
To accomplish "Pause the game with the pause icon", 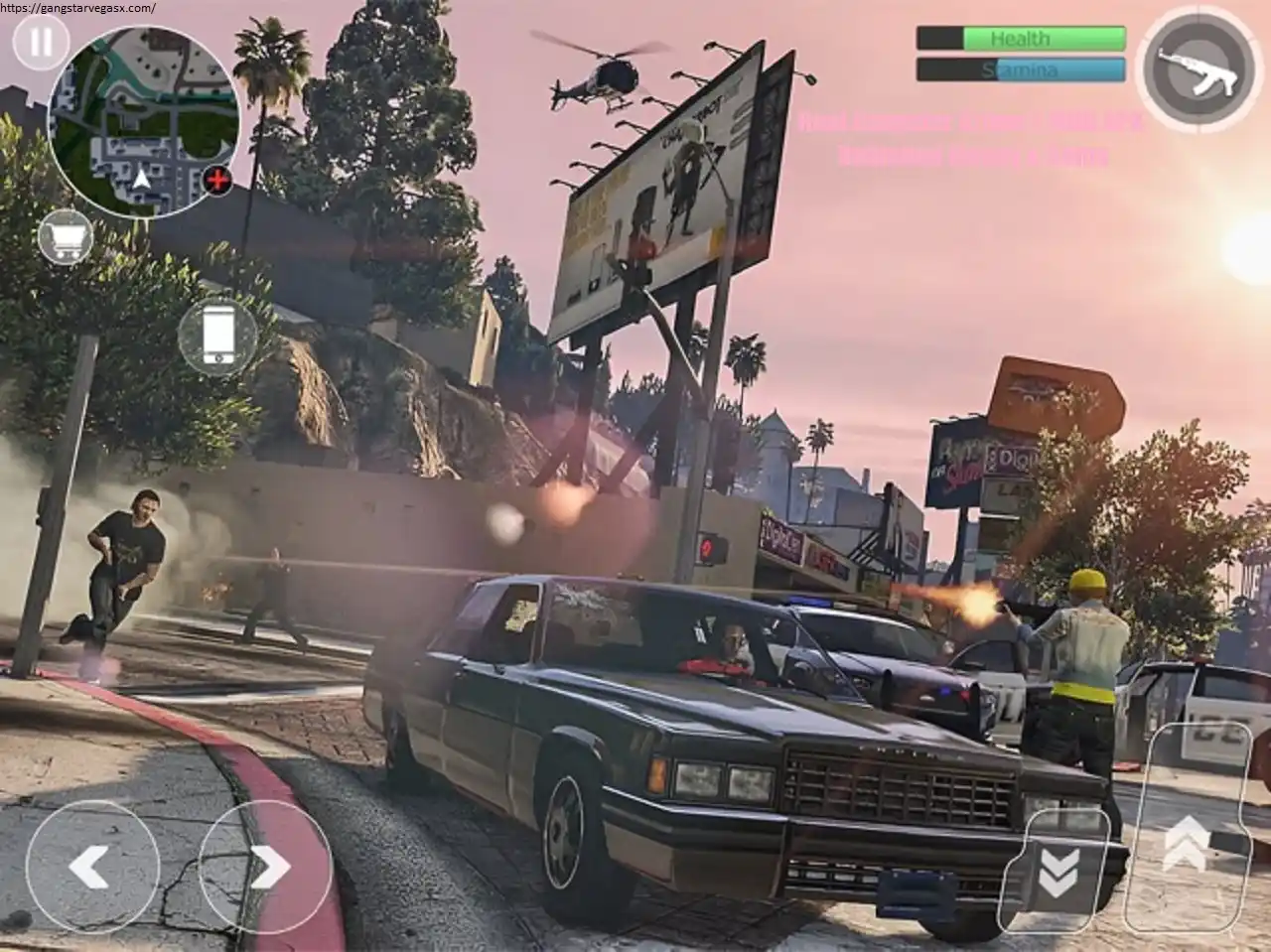I will (40, 44).
